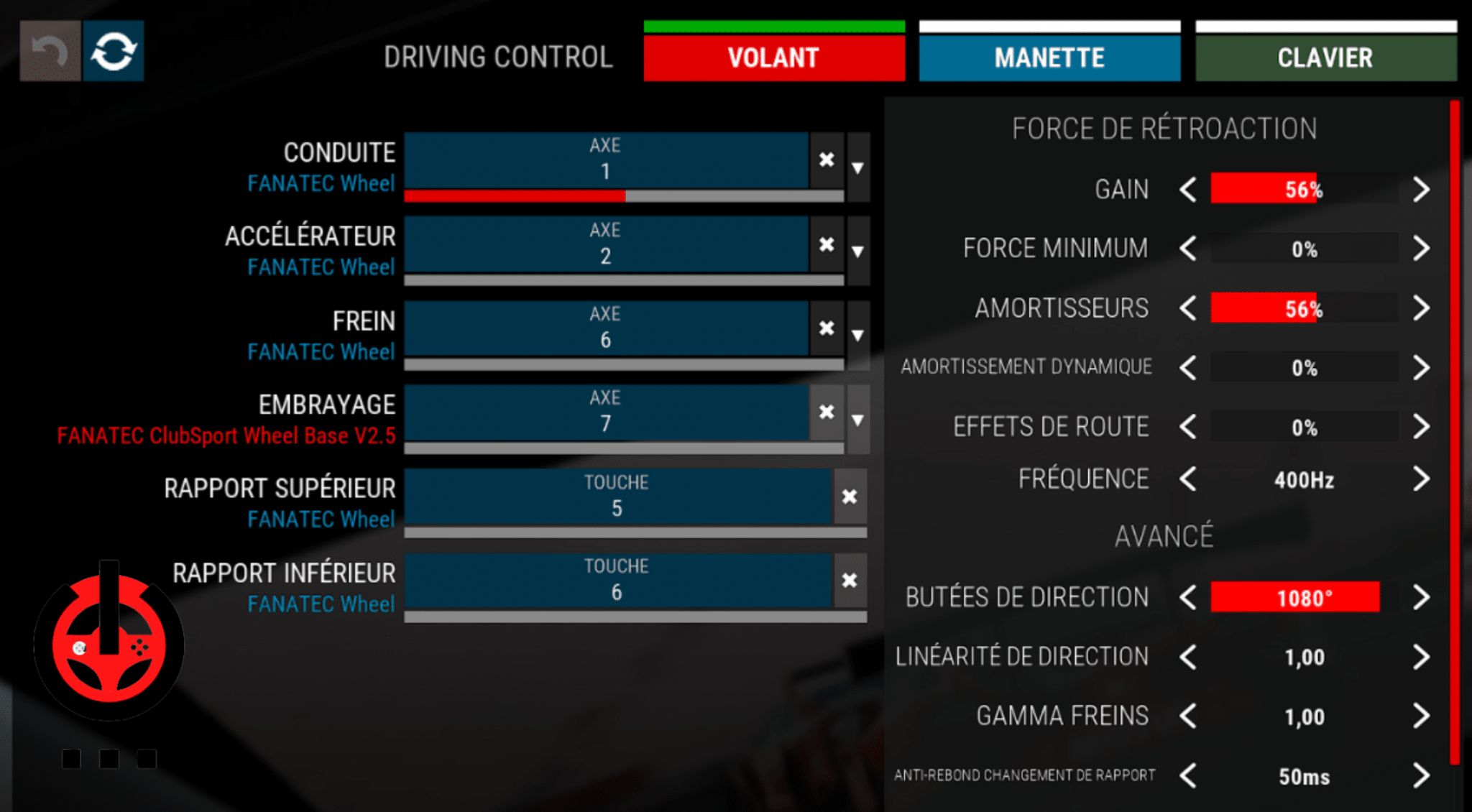Clear the CONDUITE axis binding with X
This screenshot has width=1472, height=812.
point(827,160)
